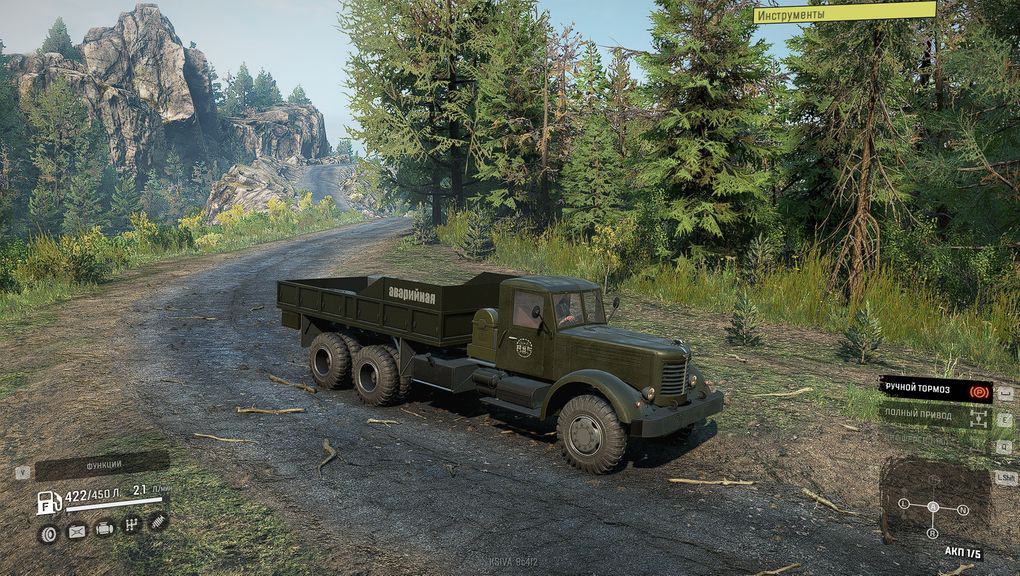Screen dimensions: 1020x576
Task: Select the wheel damage status icon
Action: 47,534
